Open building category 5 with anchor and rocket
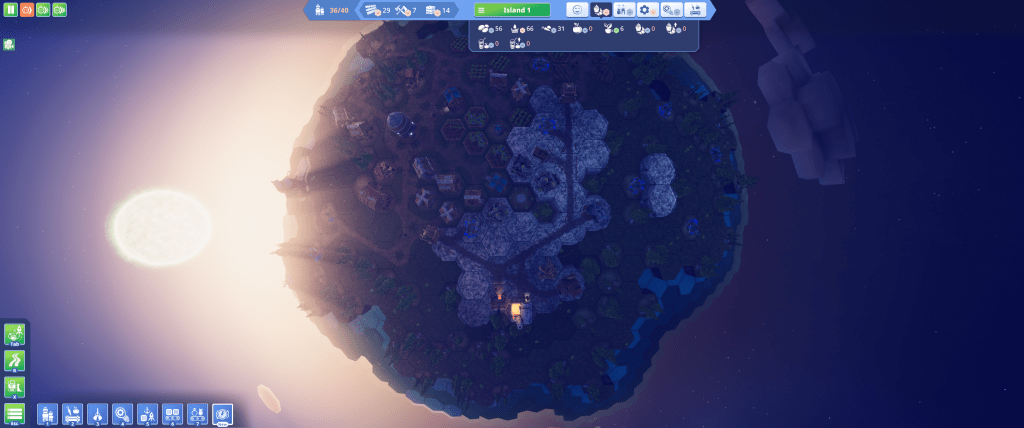 point(147,413)
